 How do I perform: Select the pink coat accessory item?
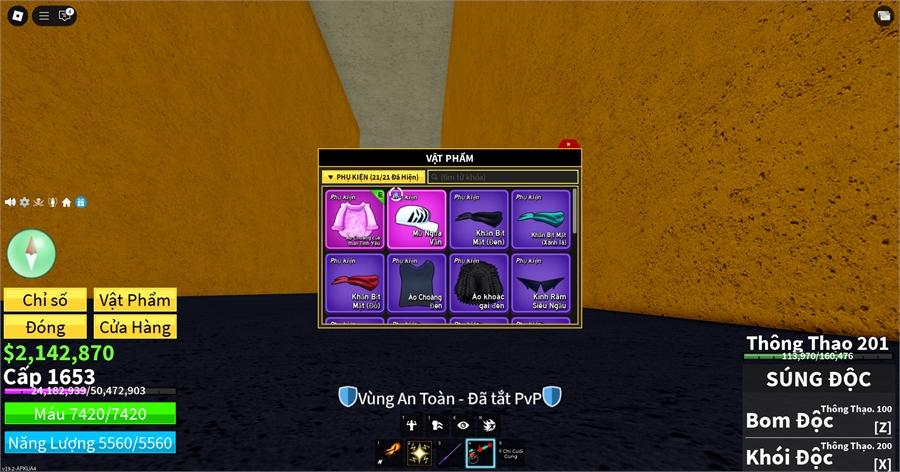coord(354,219)
